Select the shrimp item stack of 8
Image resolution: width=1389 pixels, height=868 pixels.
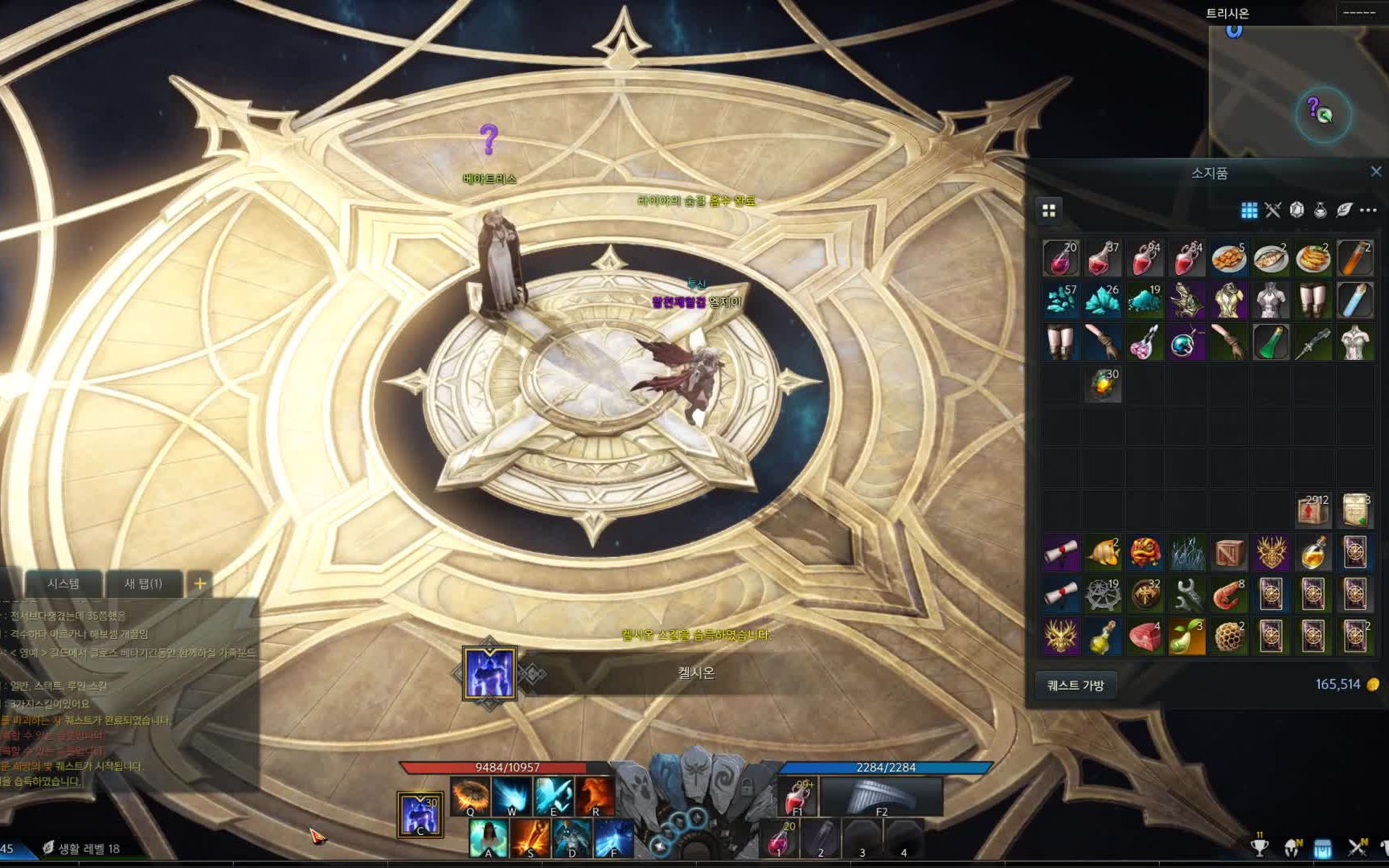[1228, 595]
